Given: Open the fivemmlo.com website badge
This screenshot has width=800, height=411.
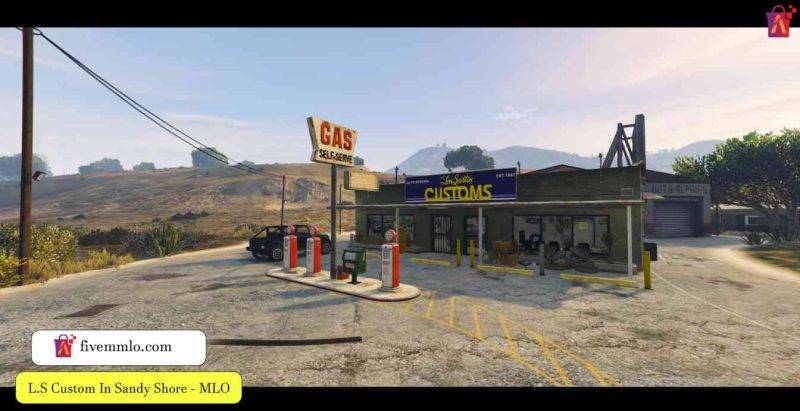Looking at the screenshot, I should tap(118, 347).
